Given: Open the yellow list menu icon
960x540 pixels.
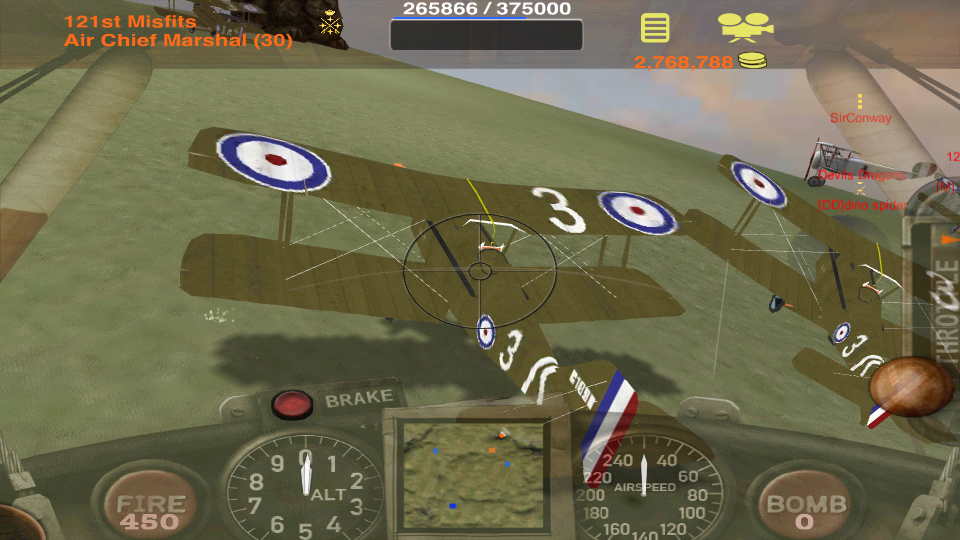Looking at the screenshot, I should 655,28.
